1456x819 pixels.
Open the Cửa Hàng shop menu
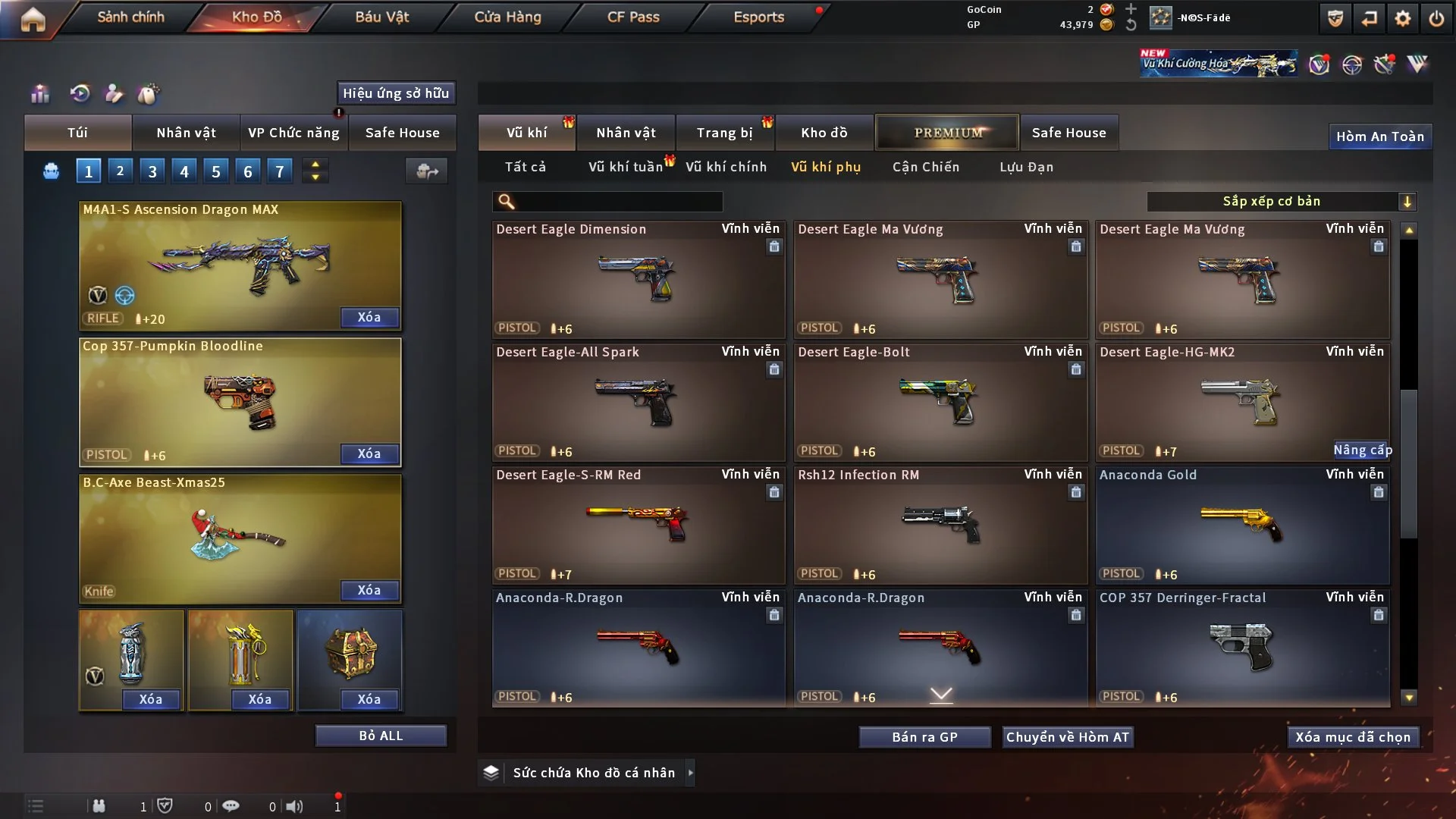507,17
